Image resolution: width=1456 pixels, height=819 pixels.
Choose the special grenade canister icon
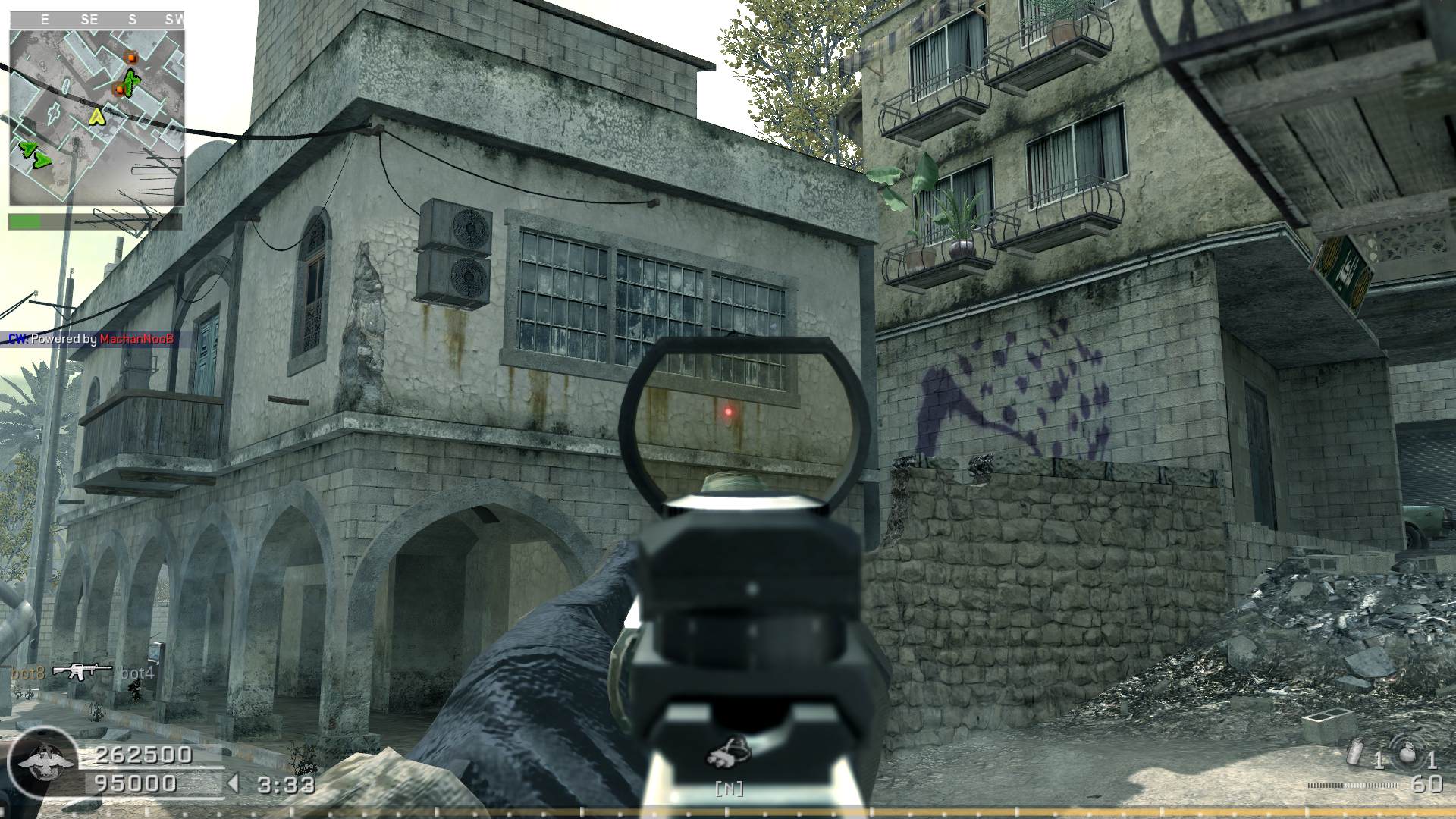1354,755
